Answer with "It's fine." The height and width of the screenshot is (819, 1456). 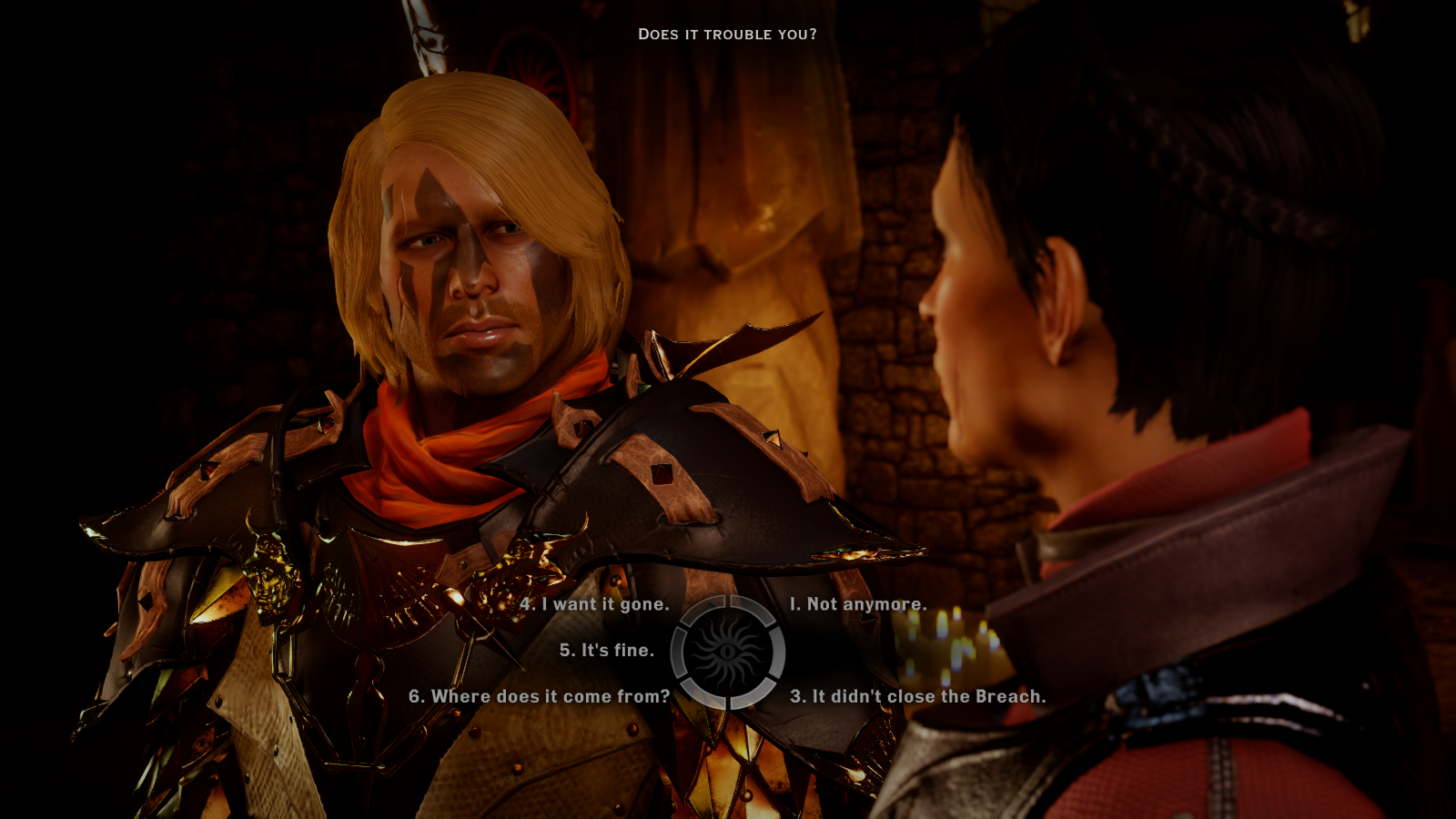click(607, 650)
